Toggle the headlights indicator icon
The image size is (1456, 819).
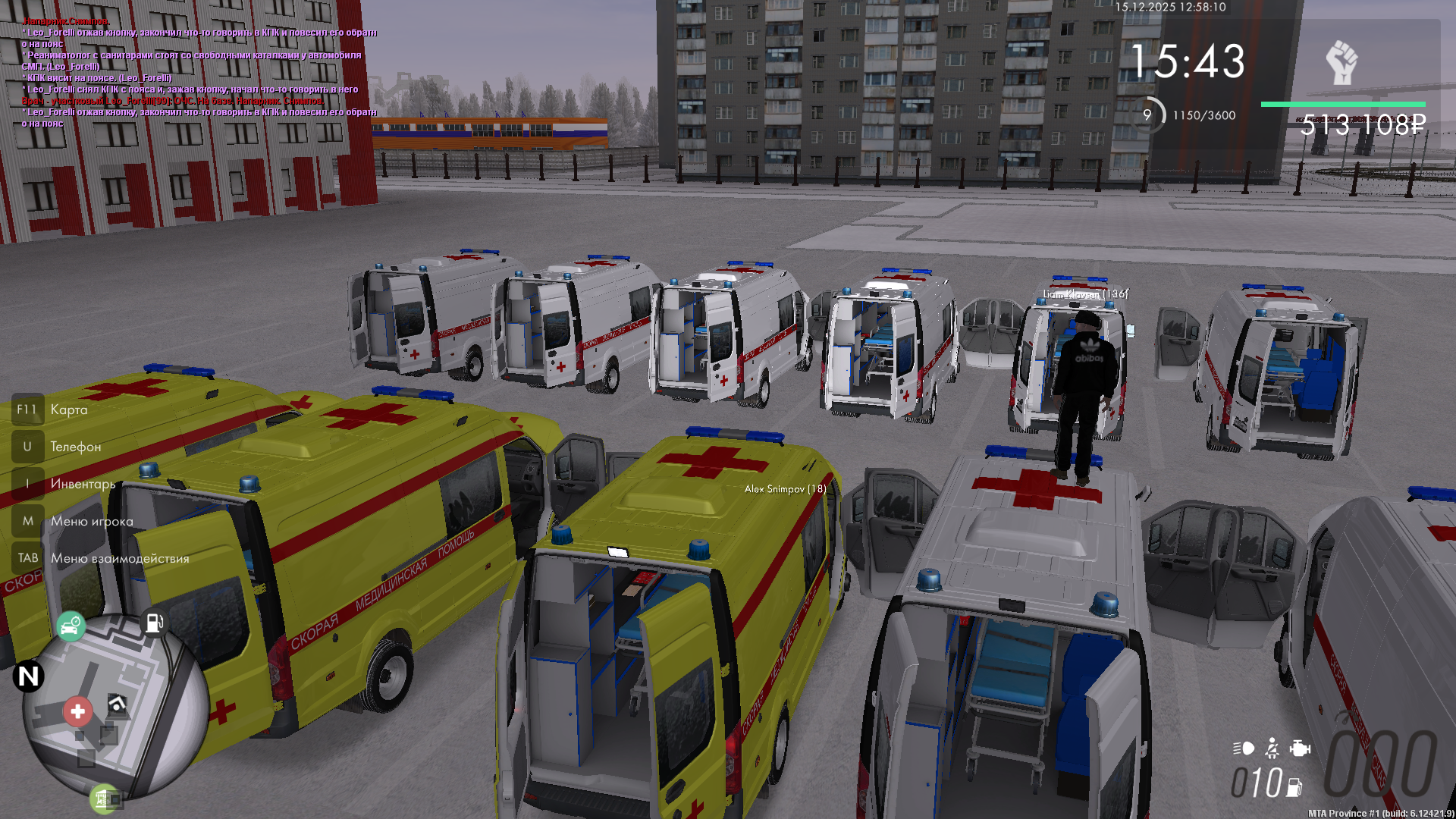[1244, 749]
